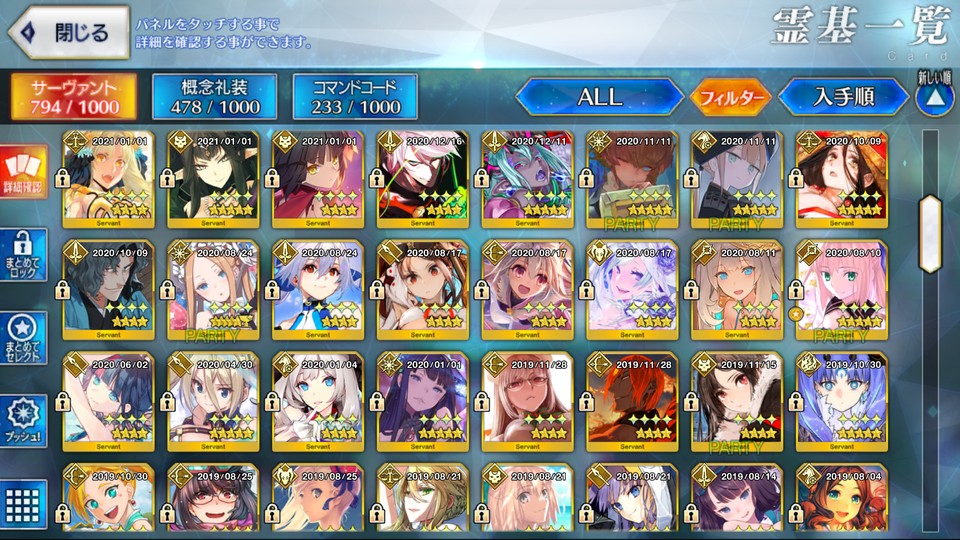Select the ALL class filter button
Screen dimensions: 960x540
coord(599,97)
